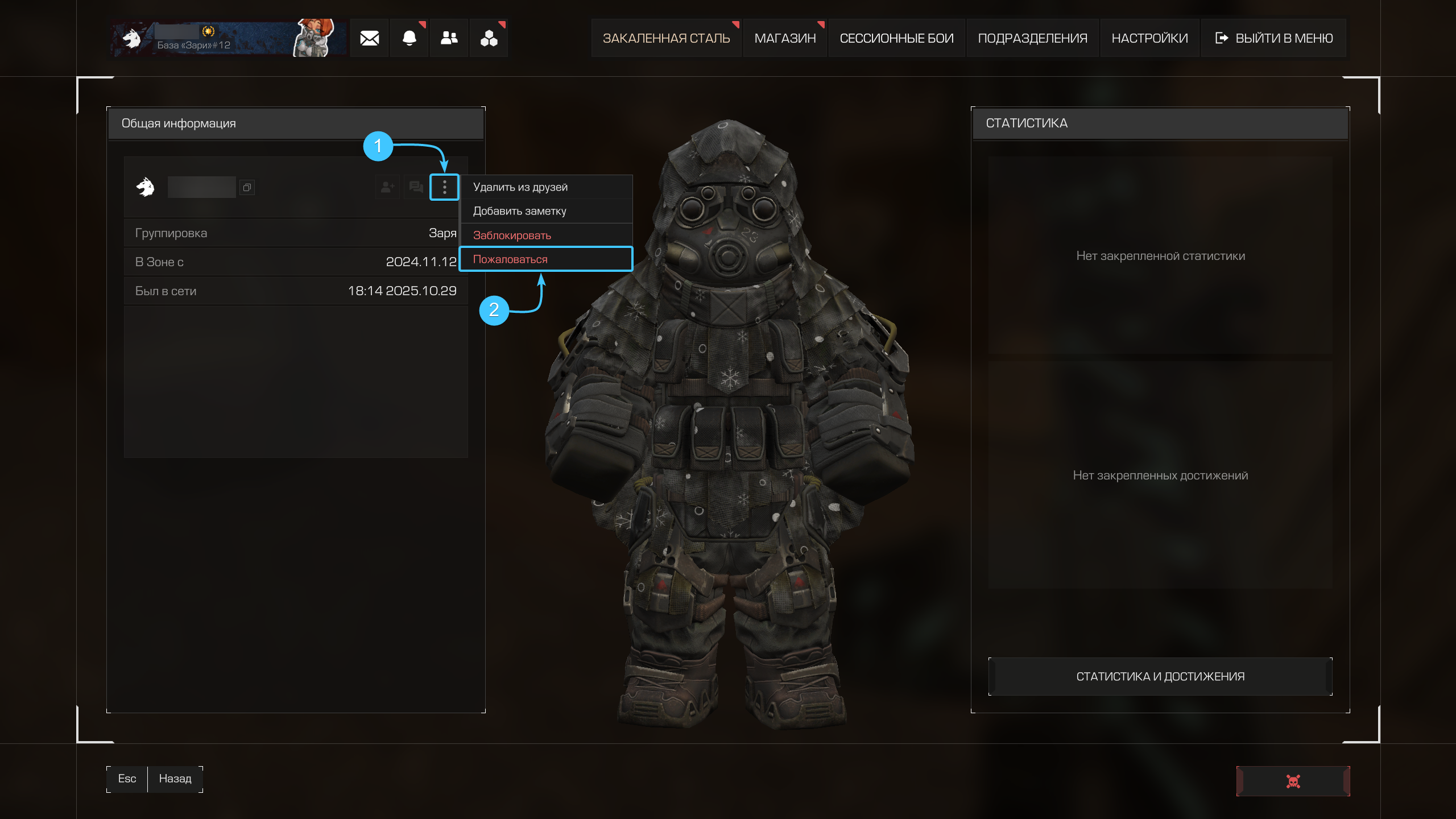The width and height of the screenshot is (1456, 819).
Task: Copy the player name with copy icon
Action: pos(247,187)
